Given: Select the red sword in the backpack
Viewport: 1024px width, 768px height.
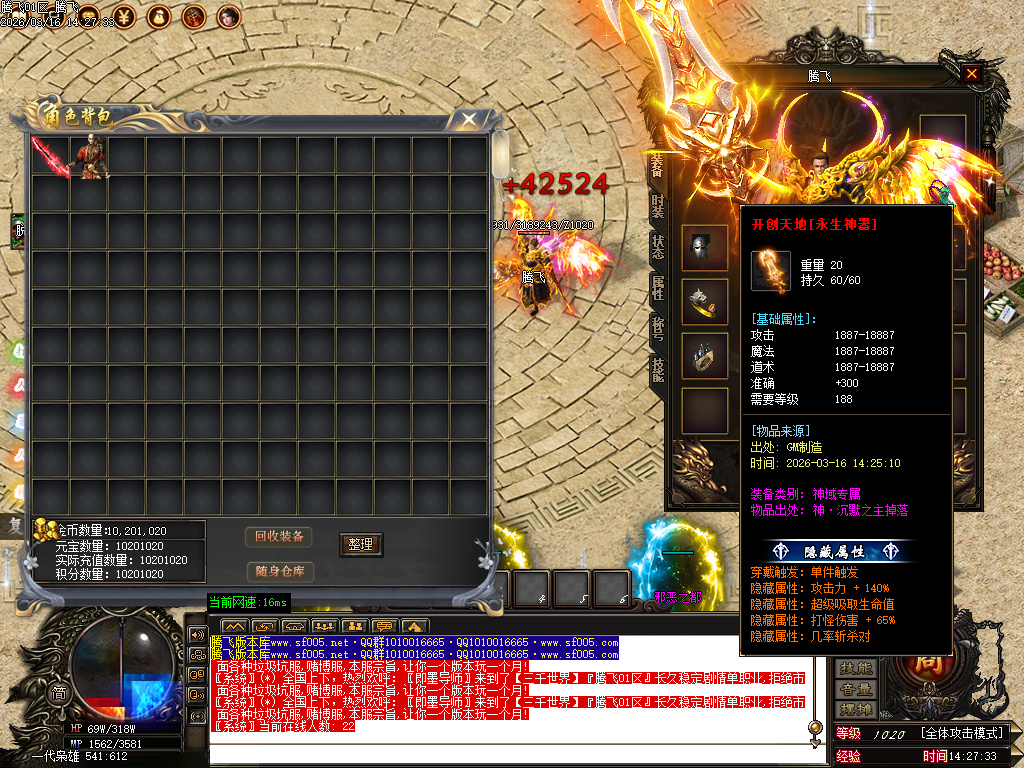Looking at the screenshot, I should point(49,157).
